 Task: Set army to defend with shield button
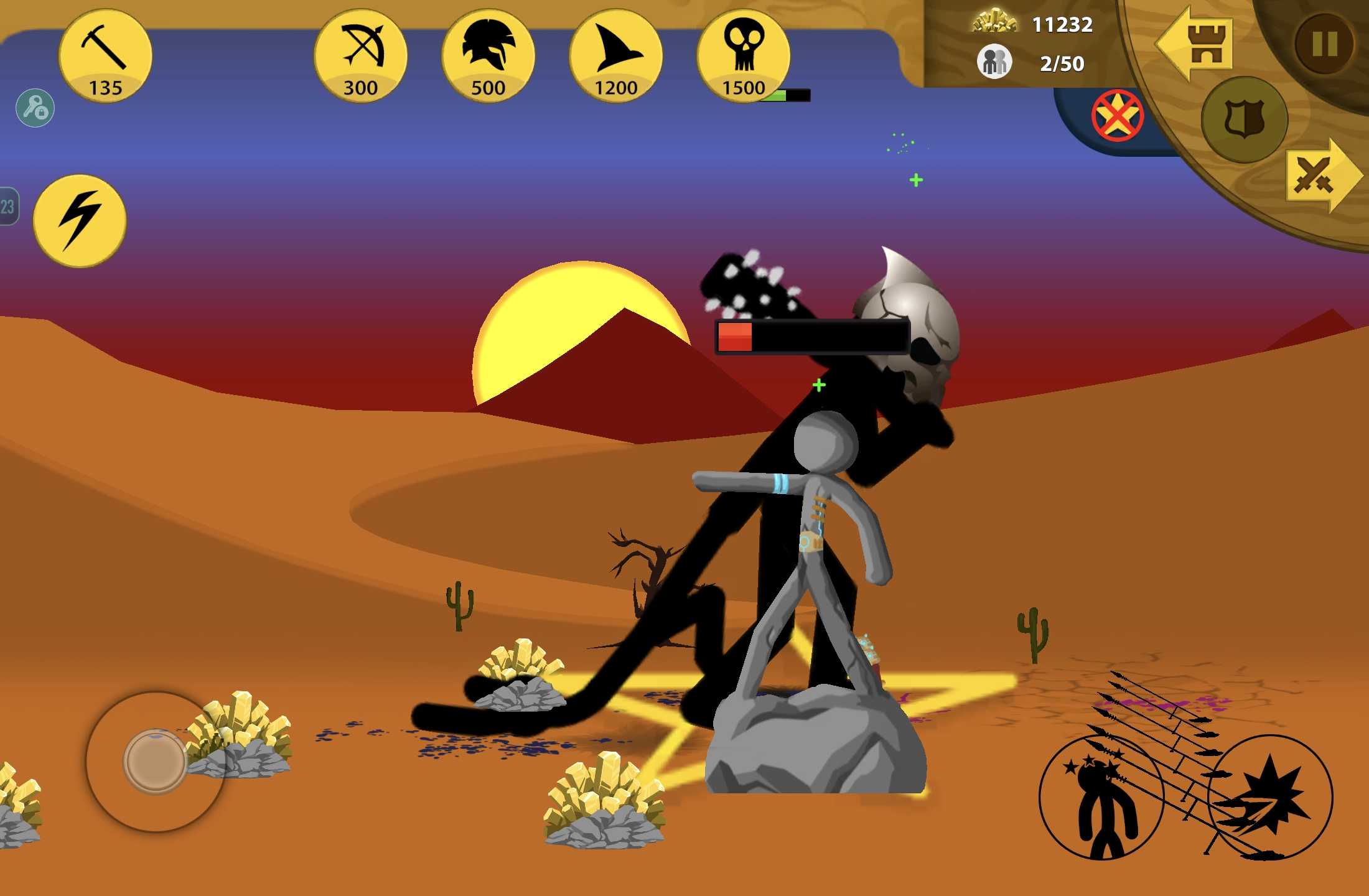(1244, 119)
